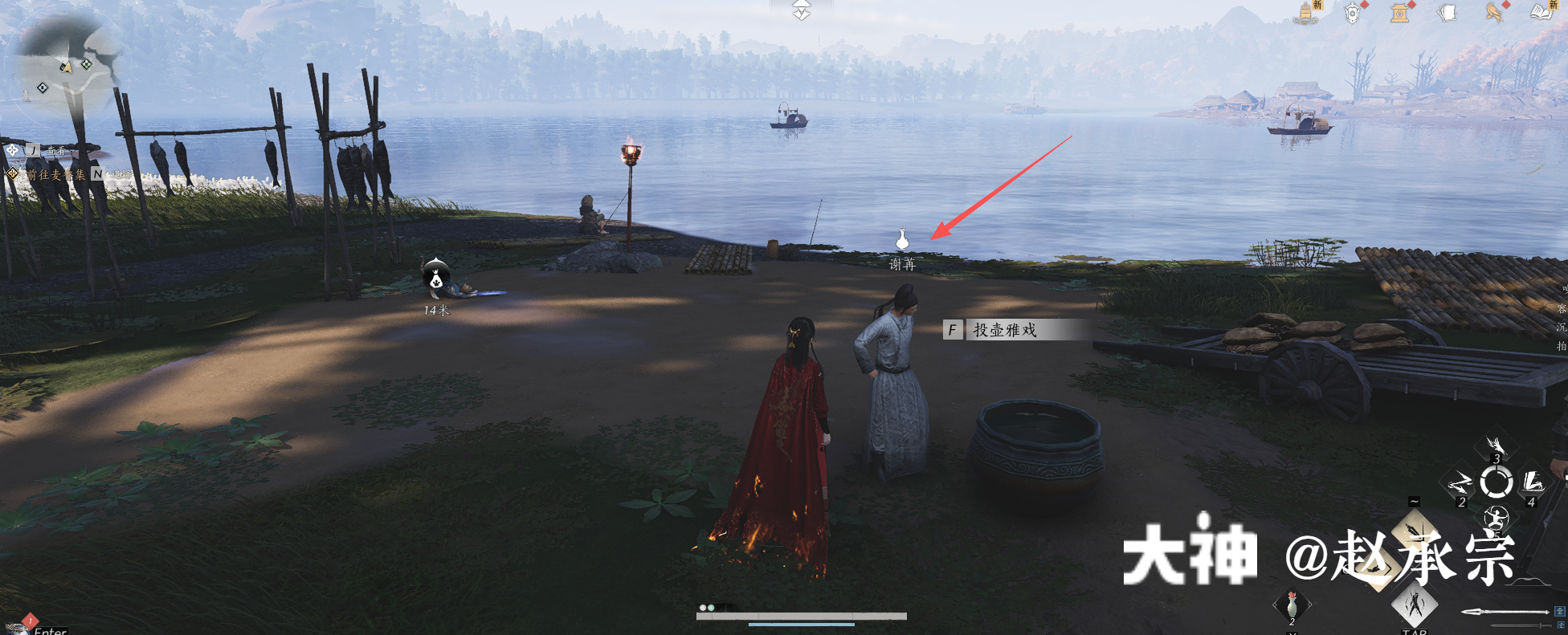
Task: Select the spear weapon slot
Action: (x=1504, y=612)
